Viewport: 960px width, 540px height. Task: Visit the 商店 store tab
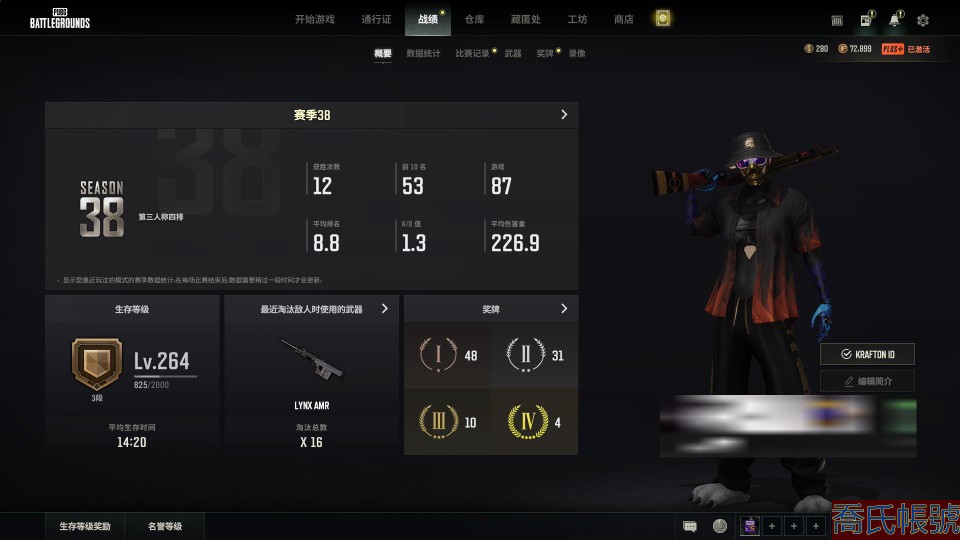[624, 19]
